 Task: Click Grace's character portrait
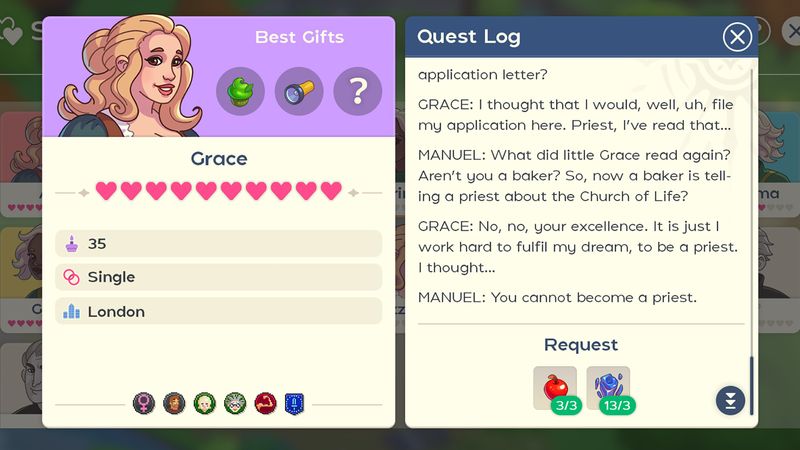(x=125, y=77)
